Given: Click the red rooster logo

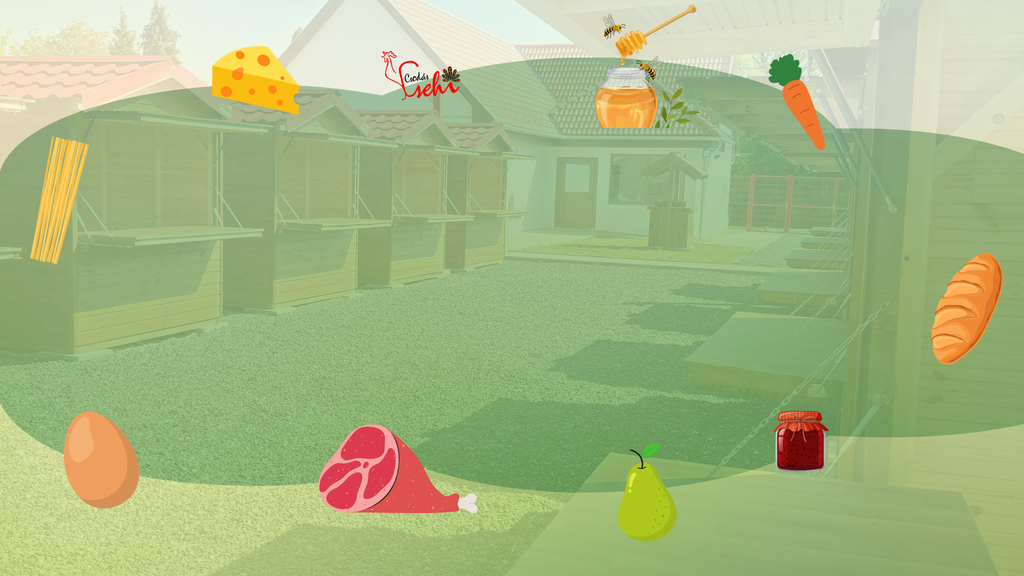Looking at the screenshot, I should (419, 77).
